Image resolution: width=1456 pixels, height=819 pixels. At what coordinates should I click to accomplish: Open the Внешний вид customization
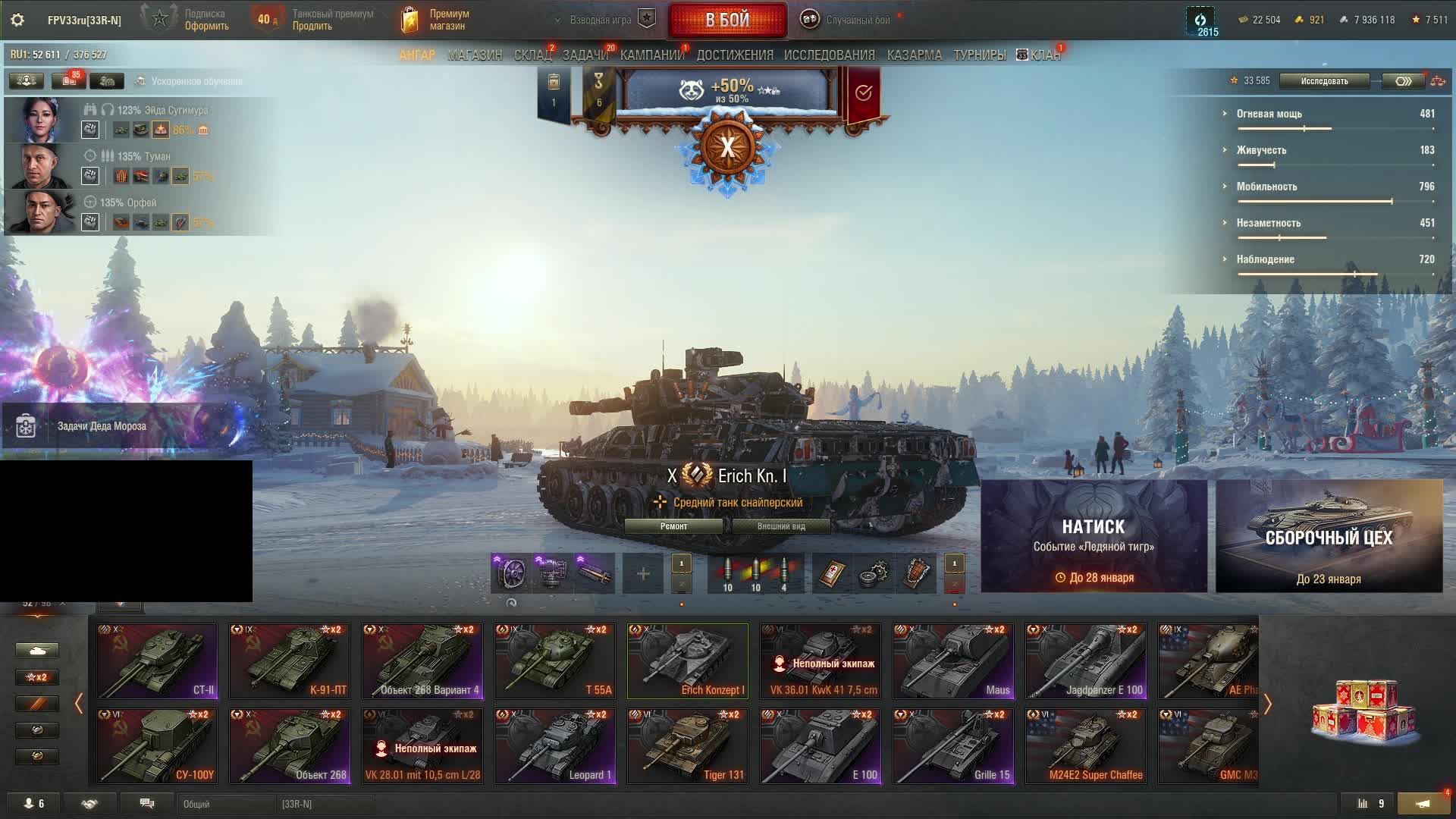tap(781, 526)
